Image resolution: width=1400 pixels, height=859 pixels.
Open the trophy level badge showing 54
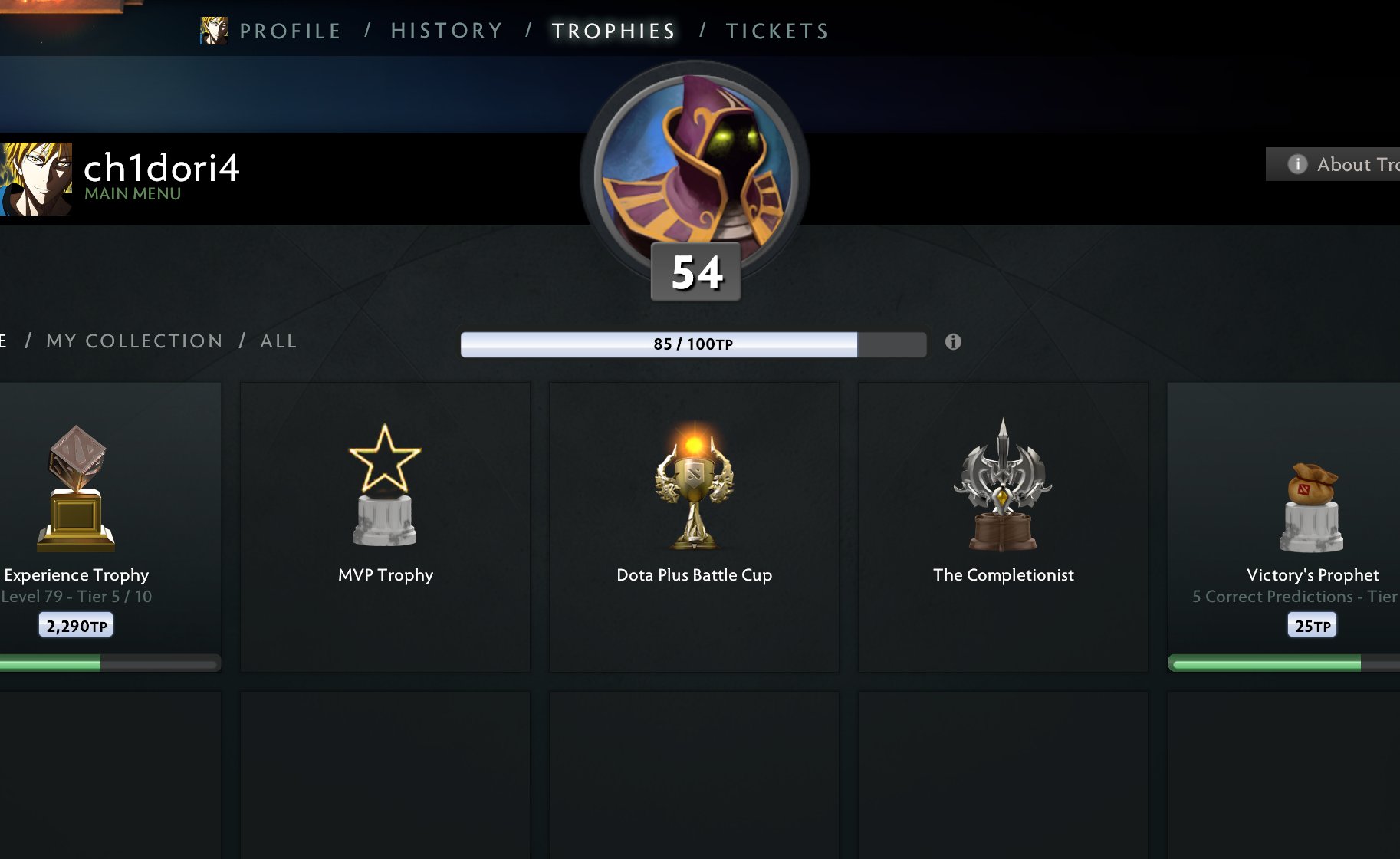point(695,272)
